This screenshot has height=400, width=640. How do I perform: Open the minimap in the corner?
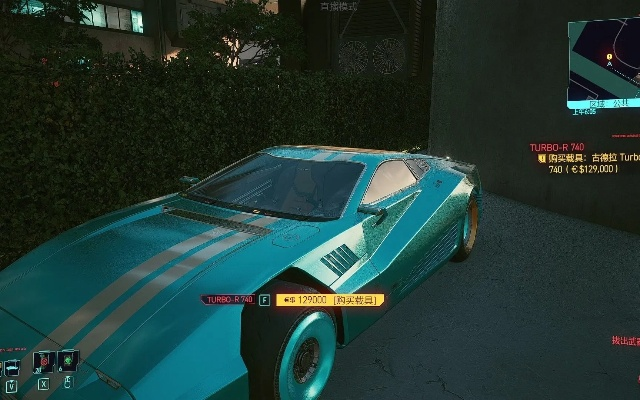pos(604,62)
